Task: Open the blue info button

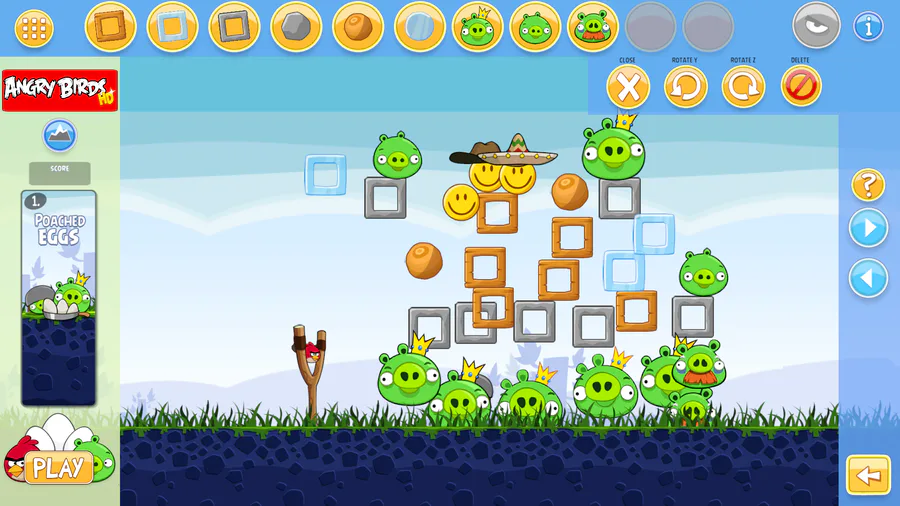Action: tap(868, 27)
